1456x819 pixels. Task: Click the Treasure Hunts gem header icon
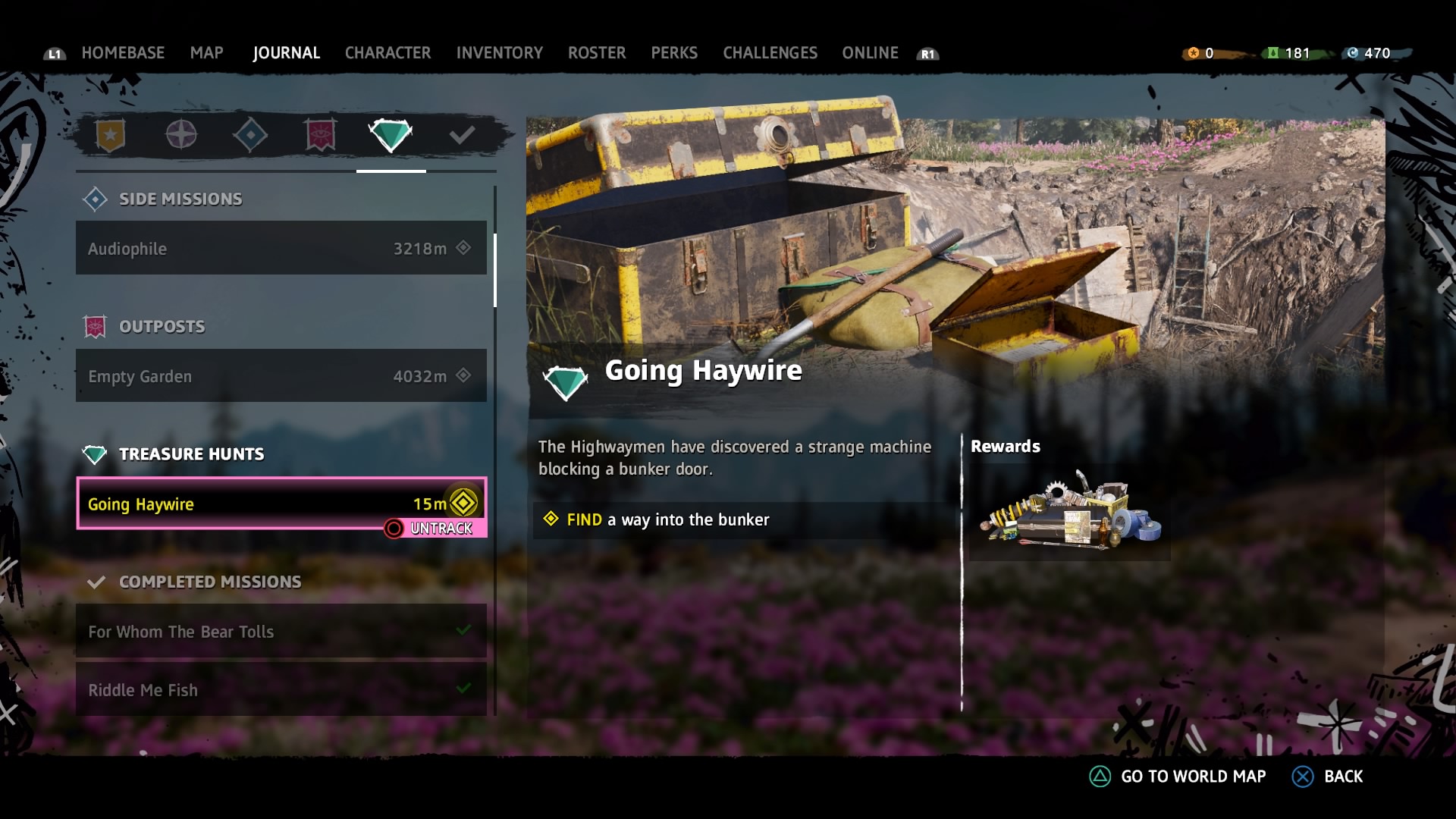[x=96, y=453]
